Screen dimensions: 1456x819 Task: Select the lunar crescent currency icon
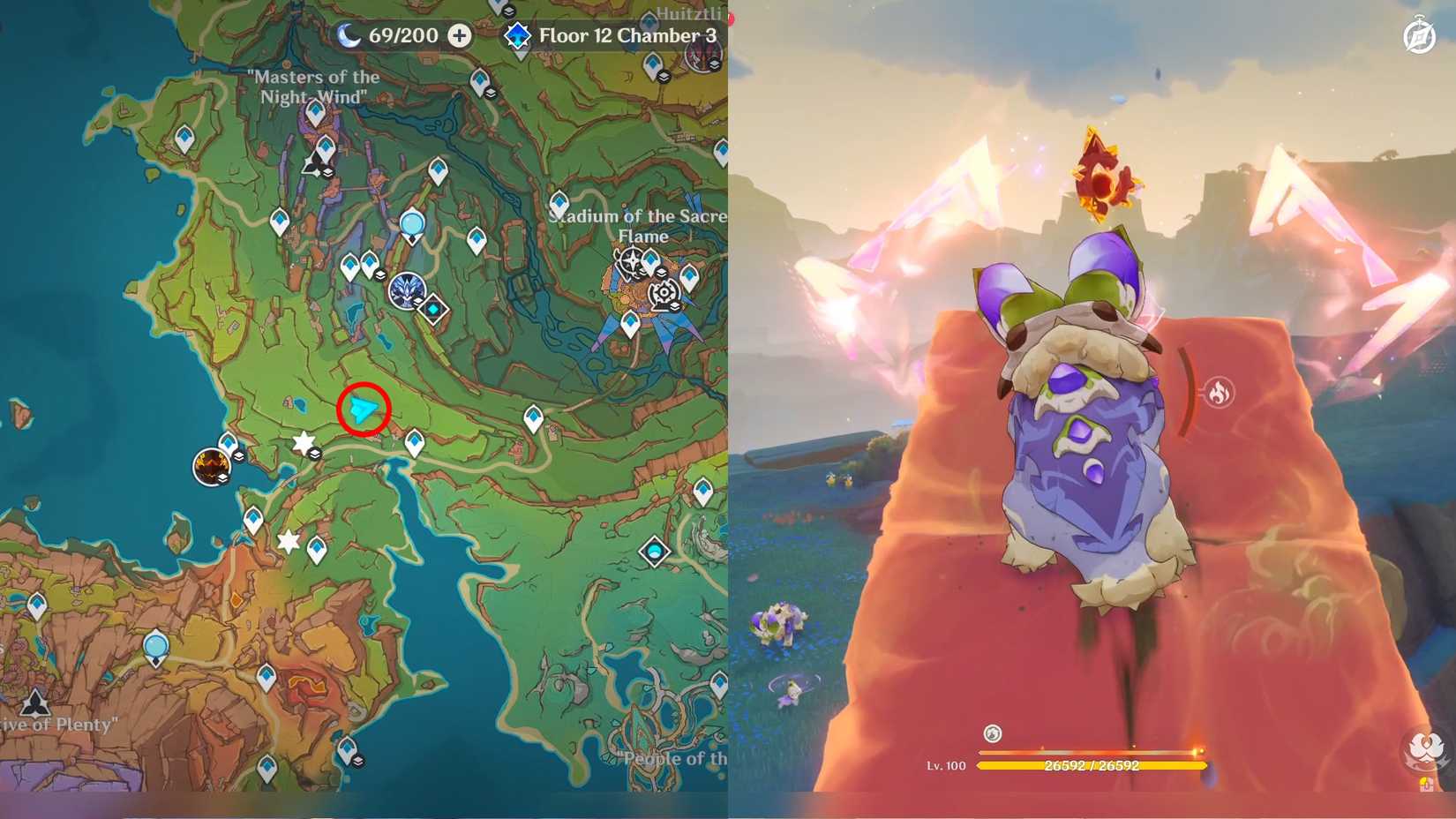[x=349, y=35]
